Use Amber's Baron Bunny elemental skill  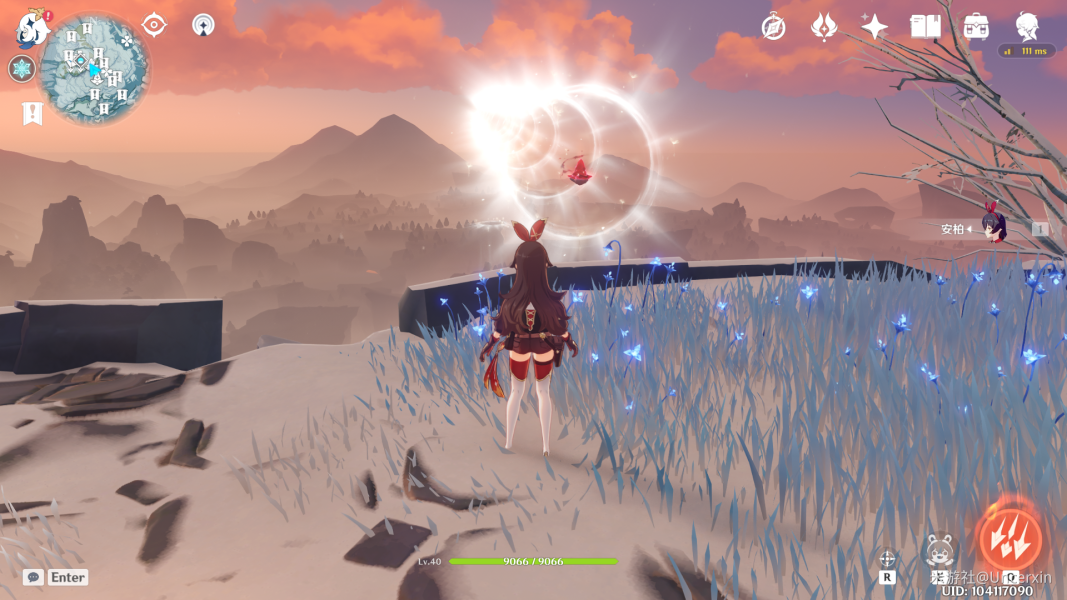click(x=939, y=550)
